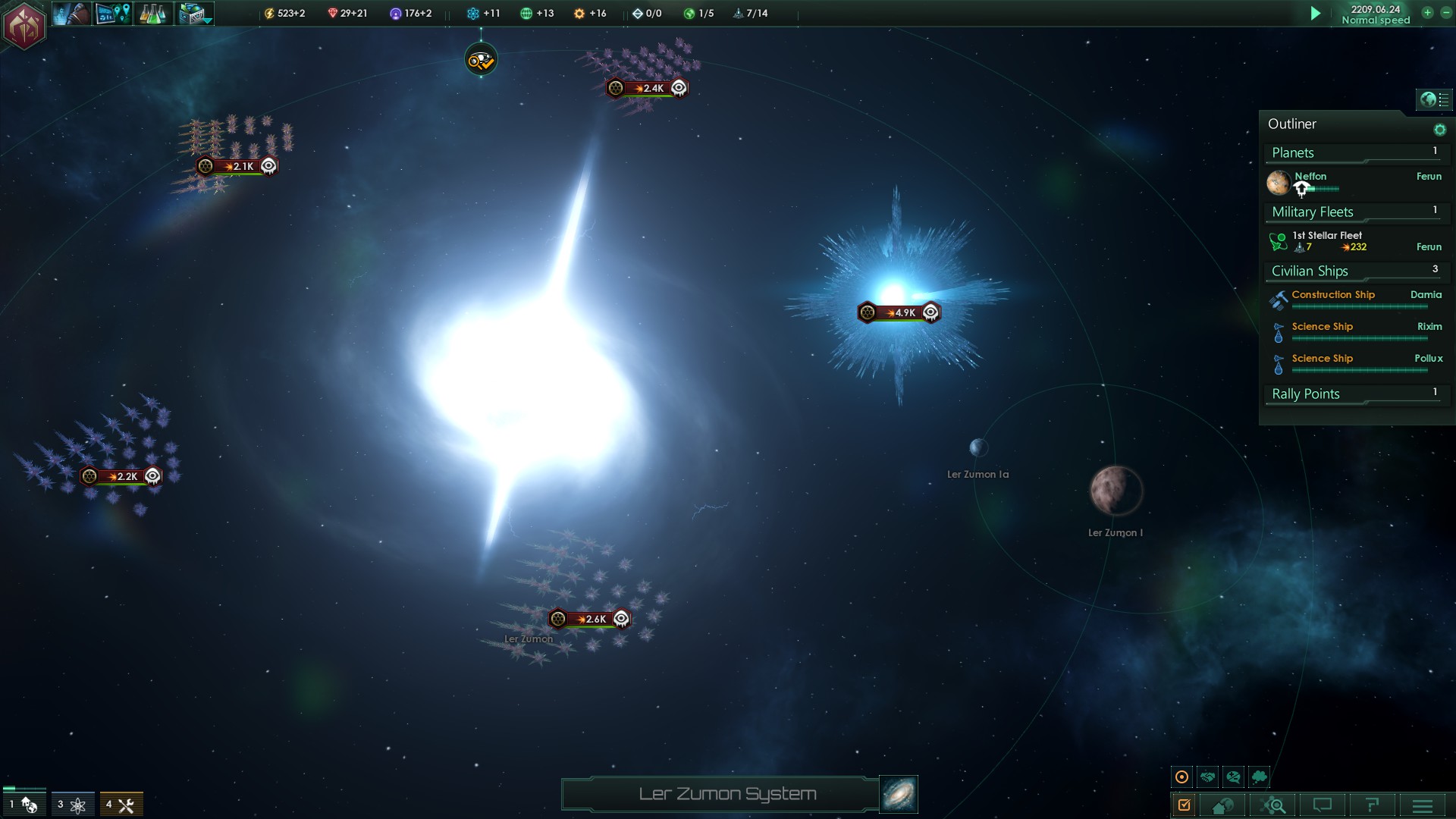Screen dimensions: 1456x819
Task: Open control group 4 wrench tab
Action: [x=121, y=805]
